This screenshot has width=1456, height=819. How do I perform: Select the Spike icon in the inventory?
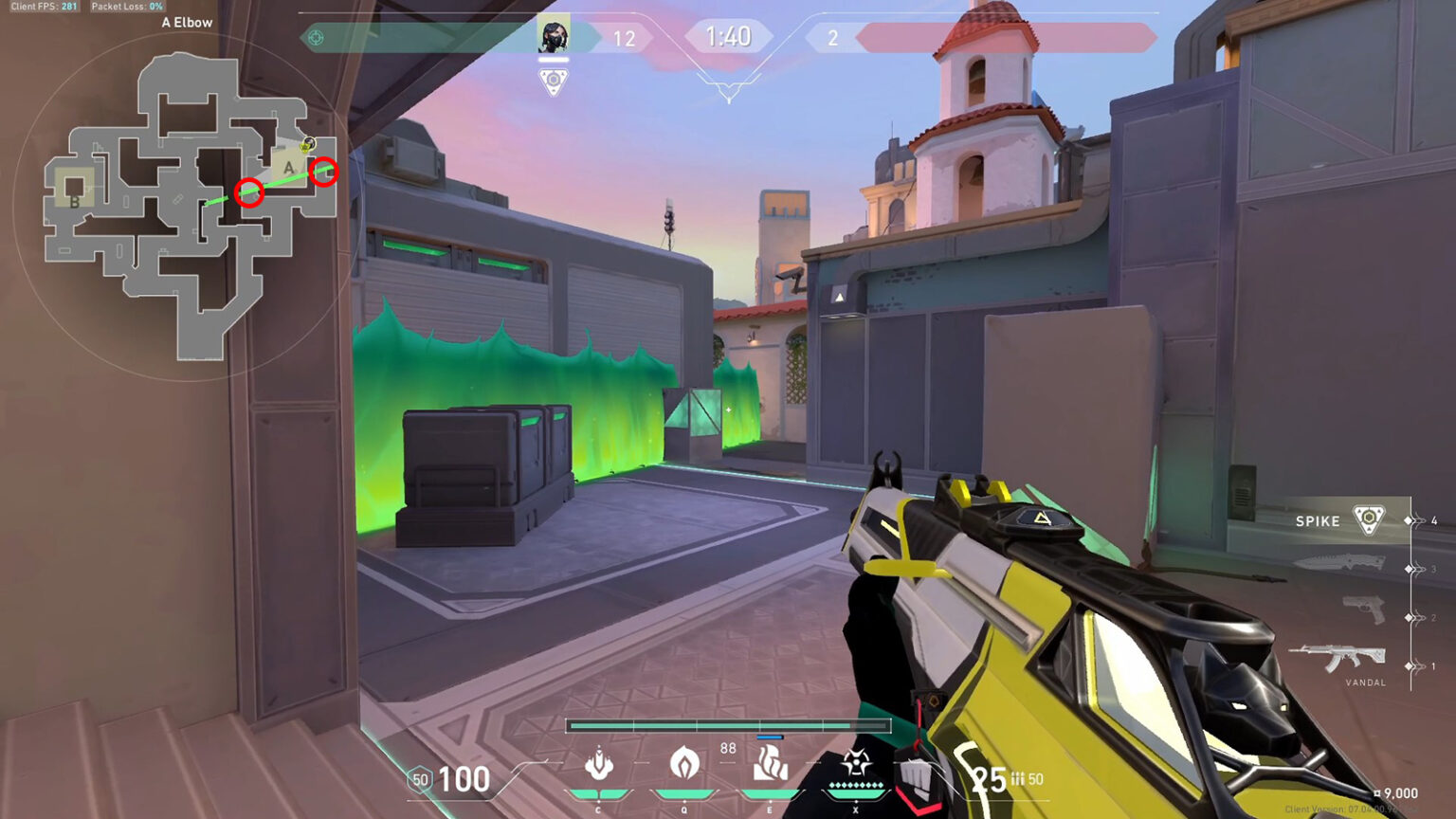(1368, 519)
